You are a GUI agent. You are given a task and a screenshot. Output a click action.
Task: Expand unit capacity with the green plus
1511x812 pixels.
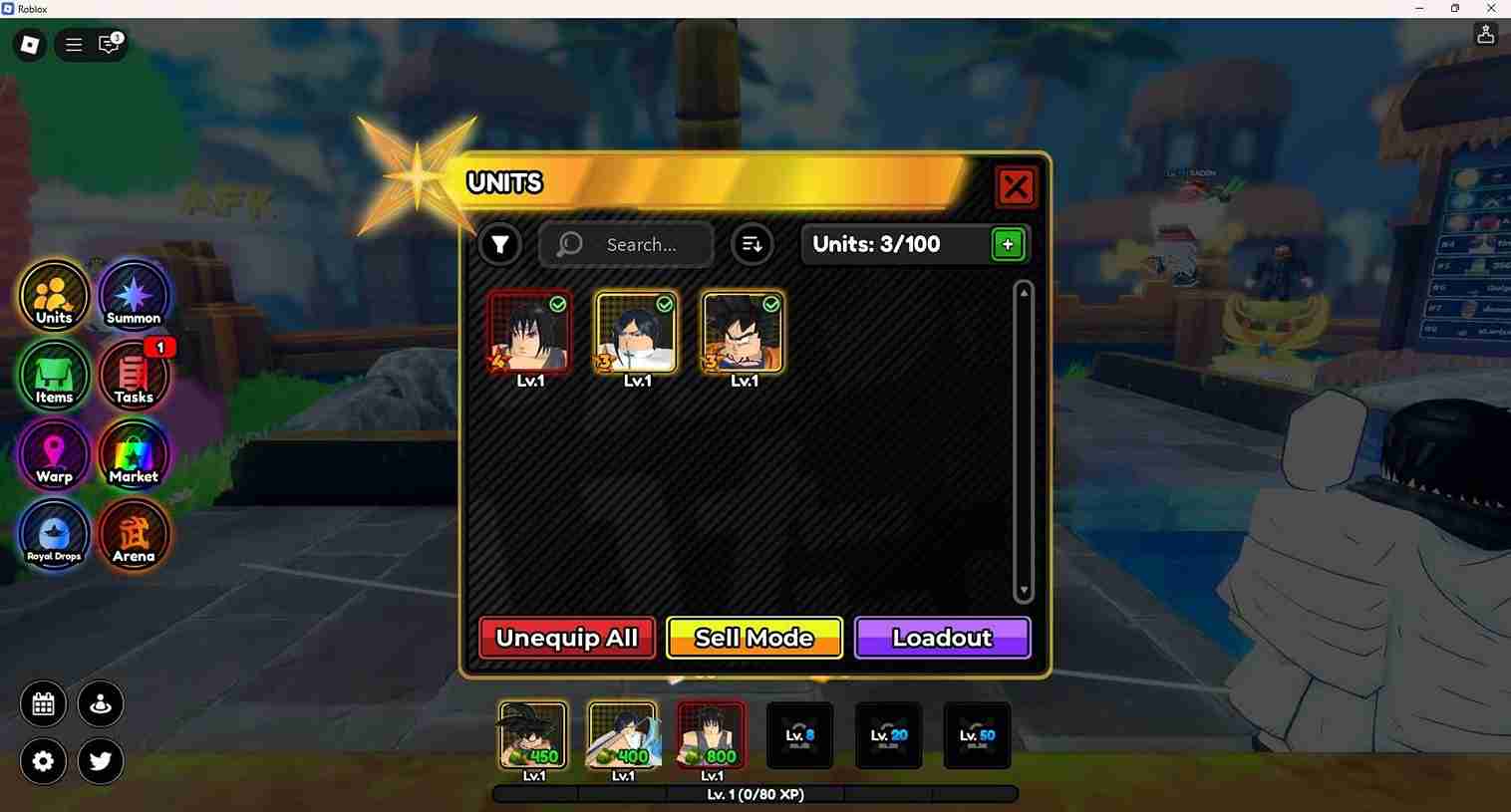(x=1007, y=244)
